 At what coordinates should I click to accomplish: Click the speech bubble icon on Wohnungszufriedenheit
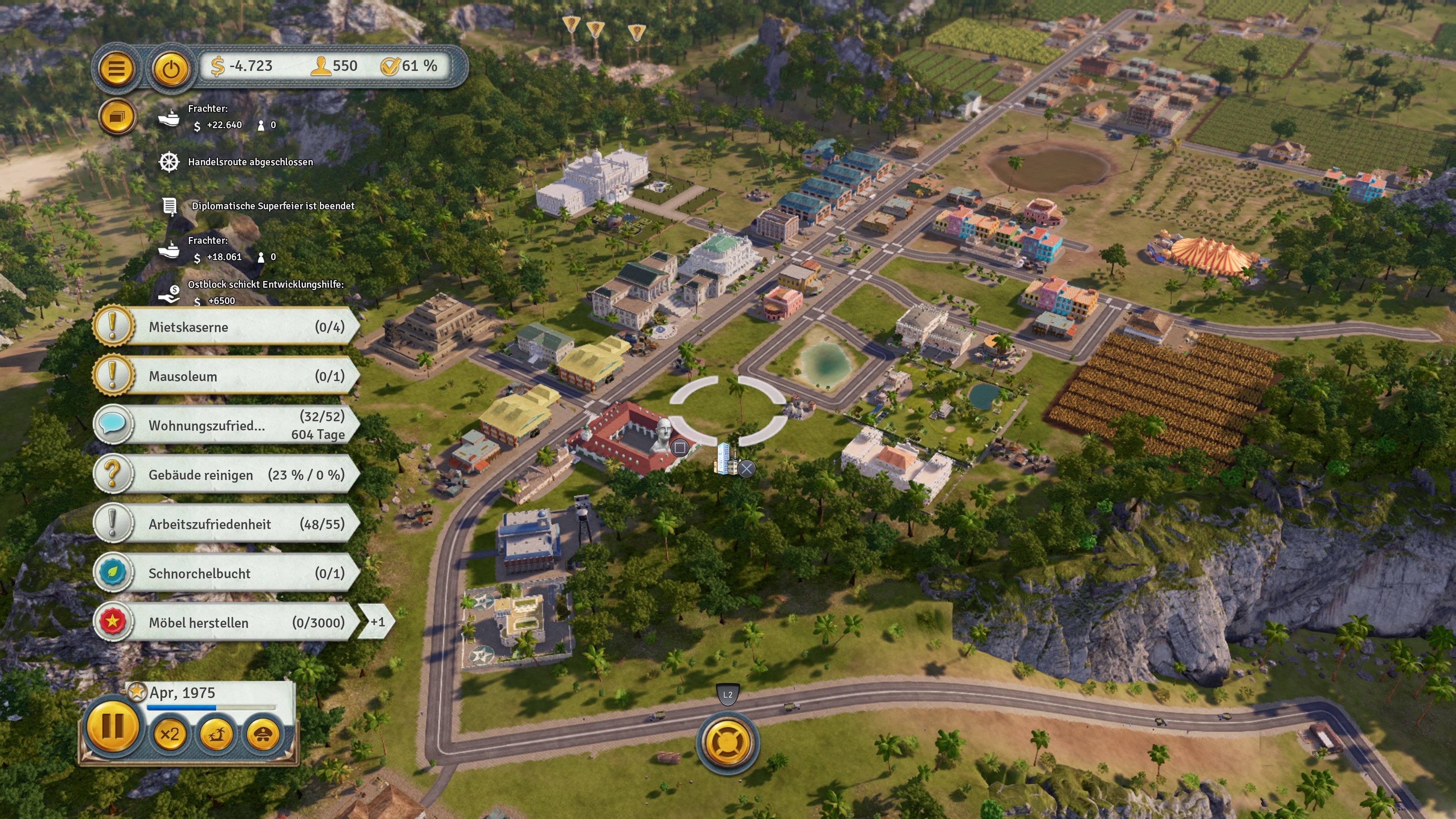(113, 425)
